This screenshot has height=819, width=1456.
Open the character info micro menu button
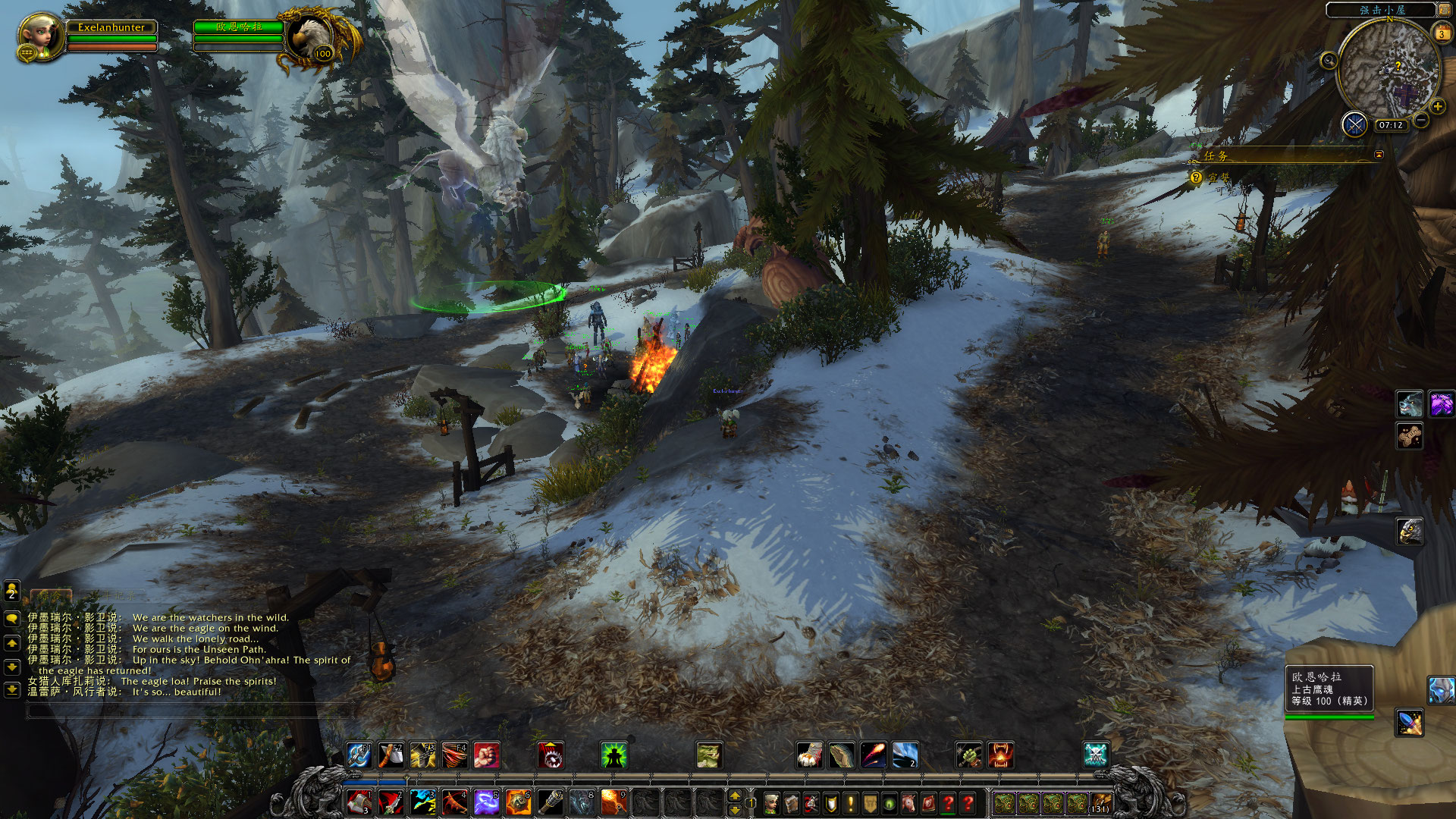click(x=771, y=802)
